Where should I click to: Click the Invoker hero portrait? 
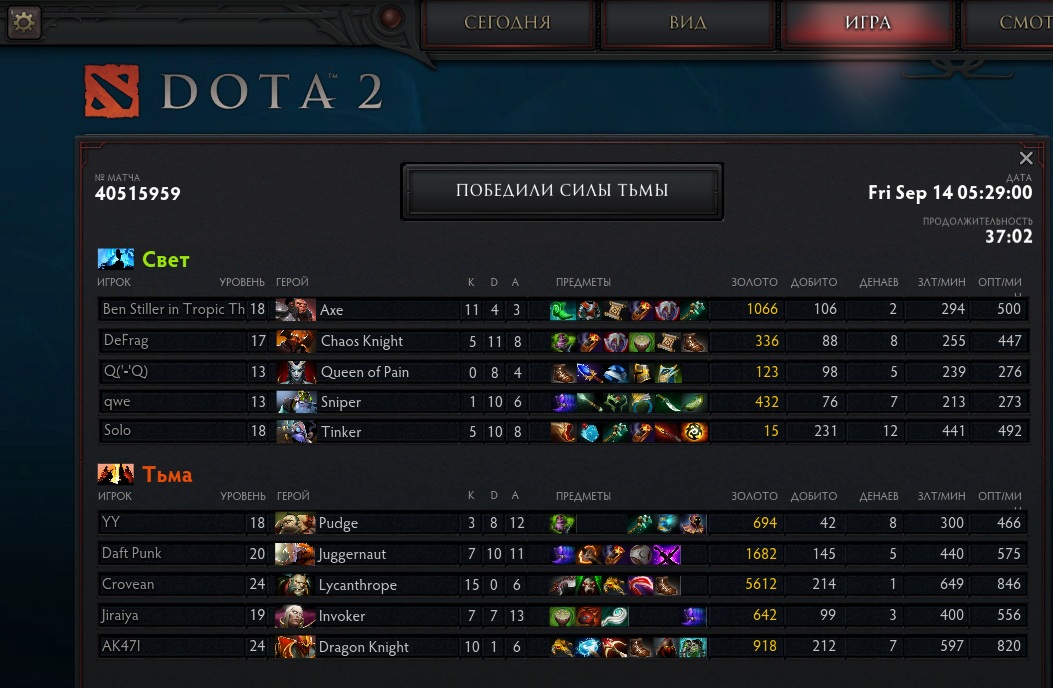tap(295, 616)
